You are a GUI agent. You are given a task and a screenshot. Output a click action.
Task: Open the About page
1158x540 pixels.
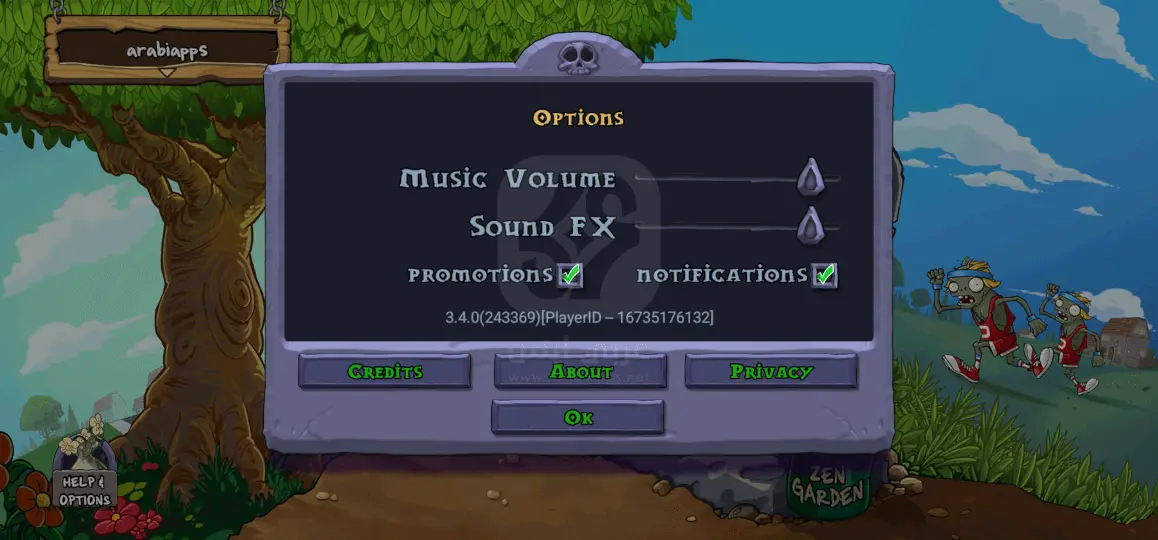[x=580, y=371]
